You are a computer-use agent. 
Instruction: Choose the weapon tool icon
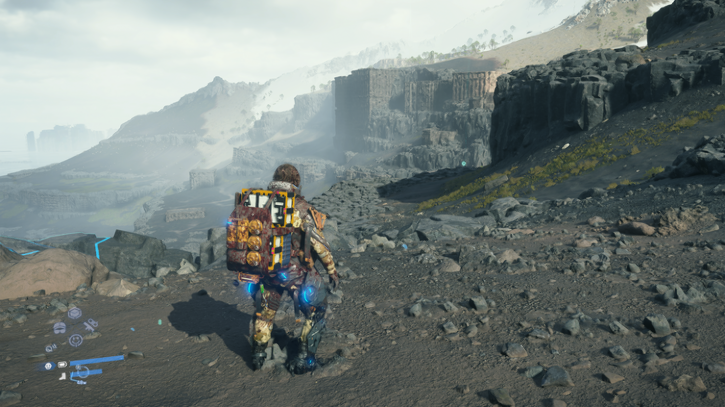(x=90, y=324)
